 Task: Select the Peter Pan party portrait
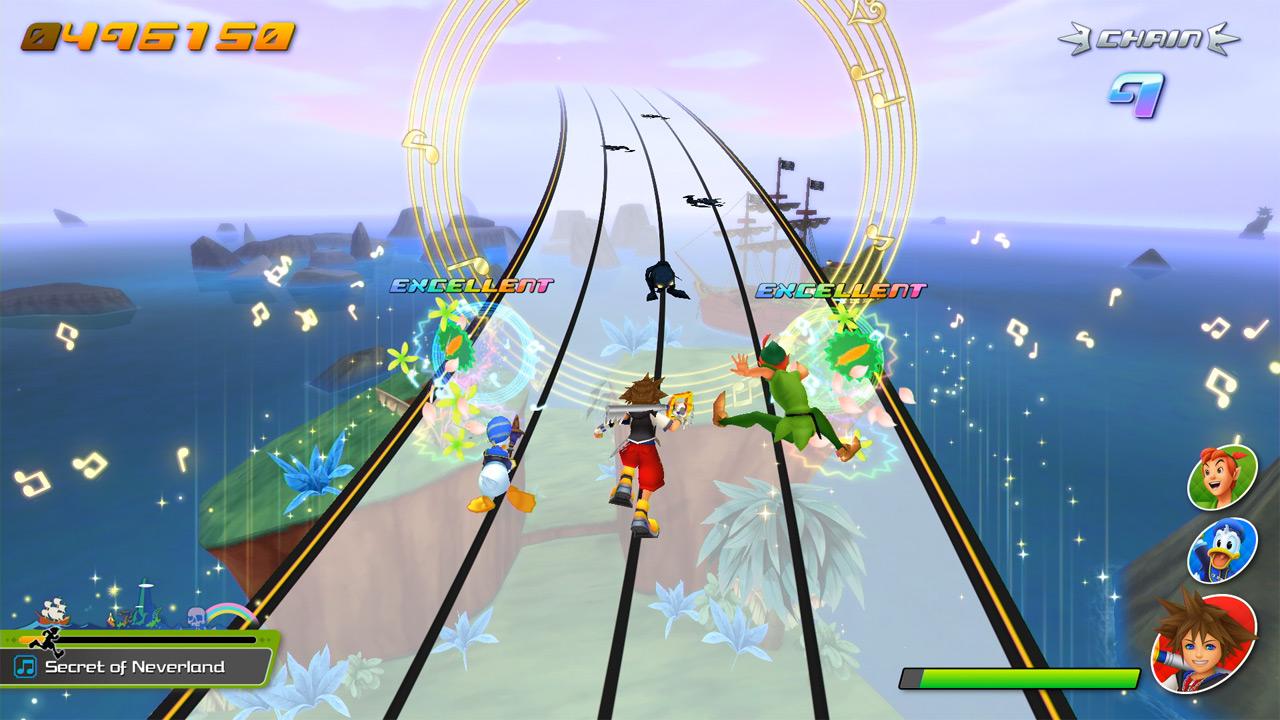pos(1221,477)
